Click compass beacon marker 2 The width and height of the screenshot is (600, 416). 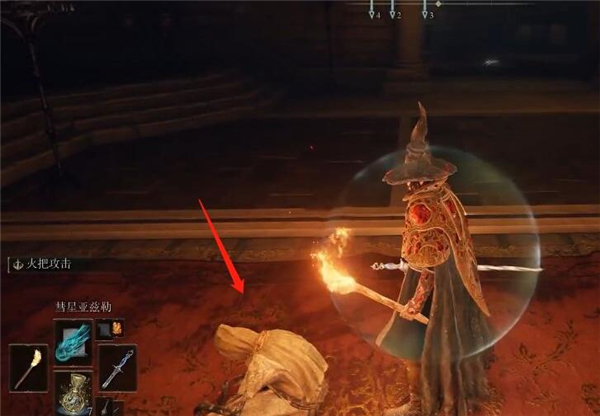point(394,15)
